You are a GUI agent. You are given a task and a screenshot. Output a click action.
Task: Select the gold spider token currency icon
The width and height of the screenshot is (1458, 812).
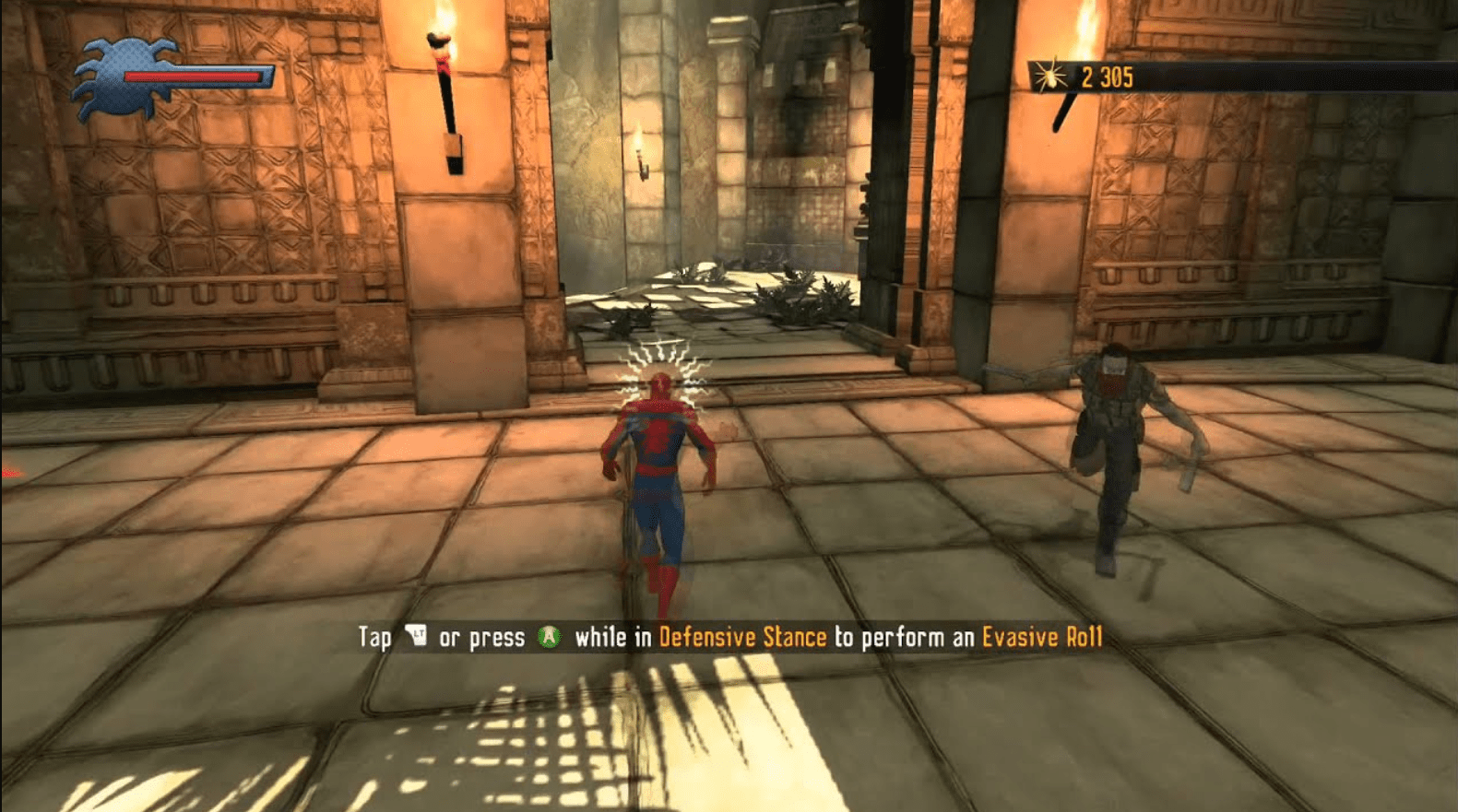coord(1050,78)
